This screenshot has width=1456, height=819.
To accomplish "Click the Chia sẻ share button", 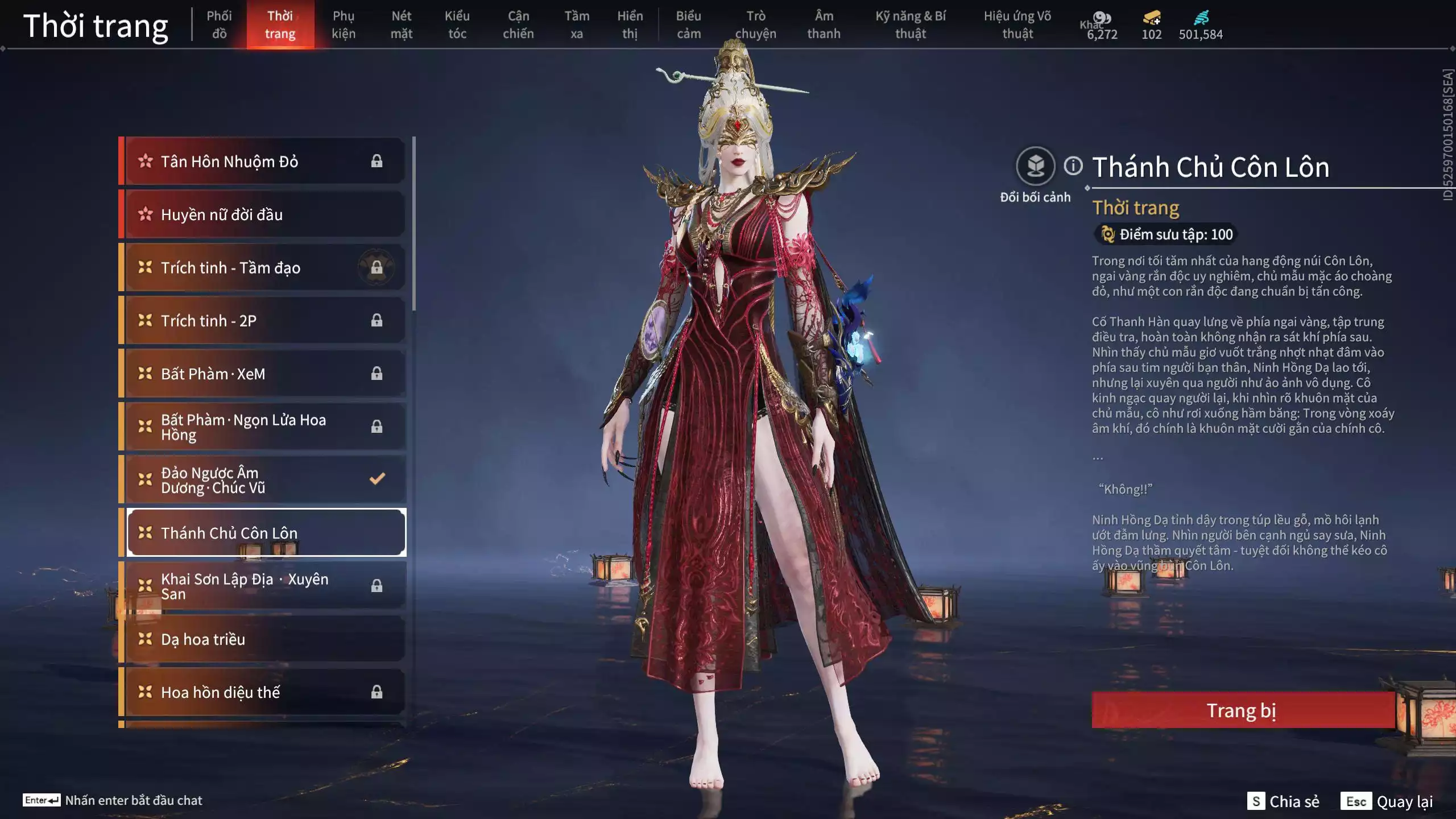I will (1284, 801).
